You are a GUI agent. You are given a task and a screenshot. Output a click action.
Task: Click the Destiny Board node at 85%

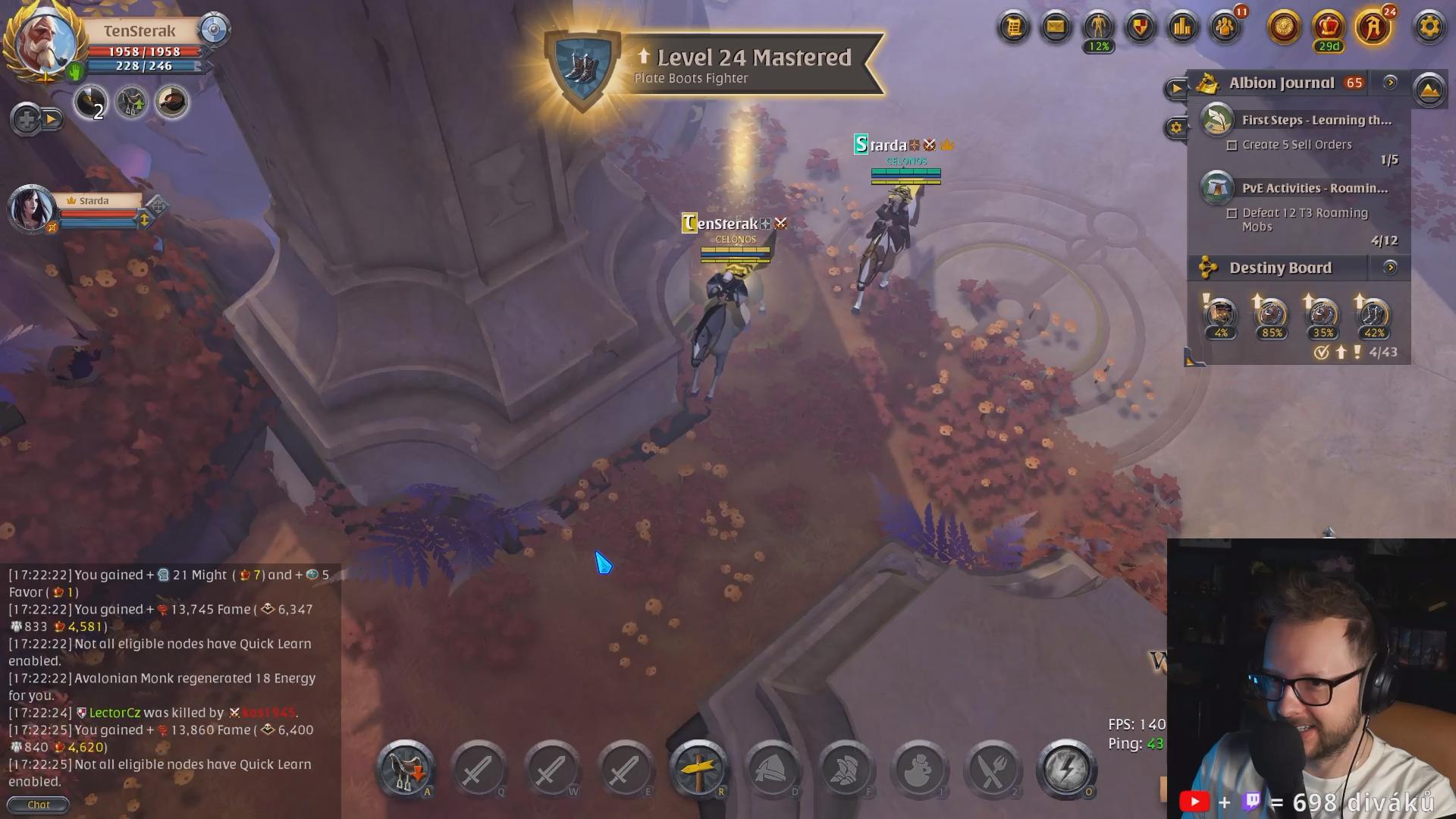[1272, 315]
